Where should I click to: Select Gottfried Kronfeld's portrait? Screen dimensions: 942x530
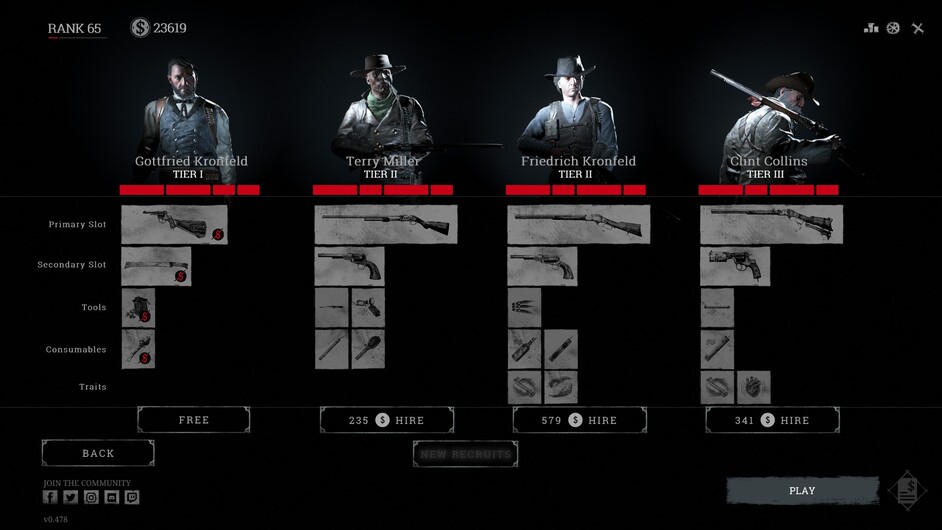(x=190, y=115)
